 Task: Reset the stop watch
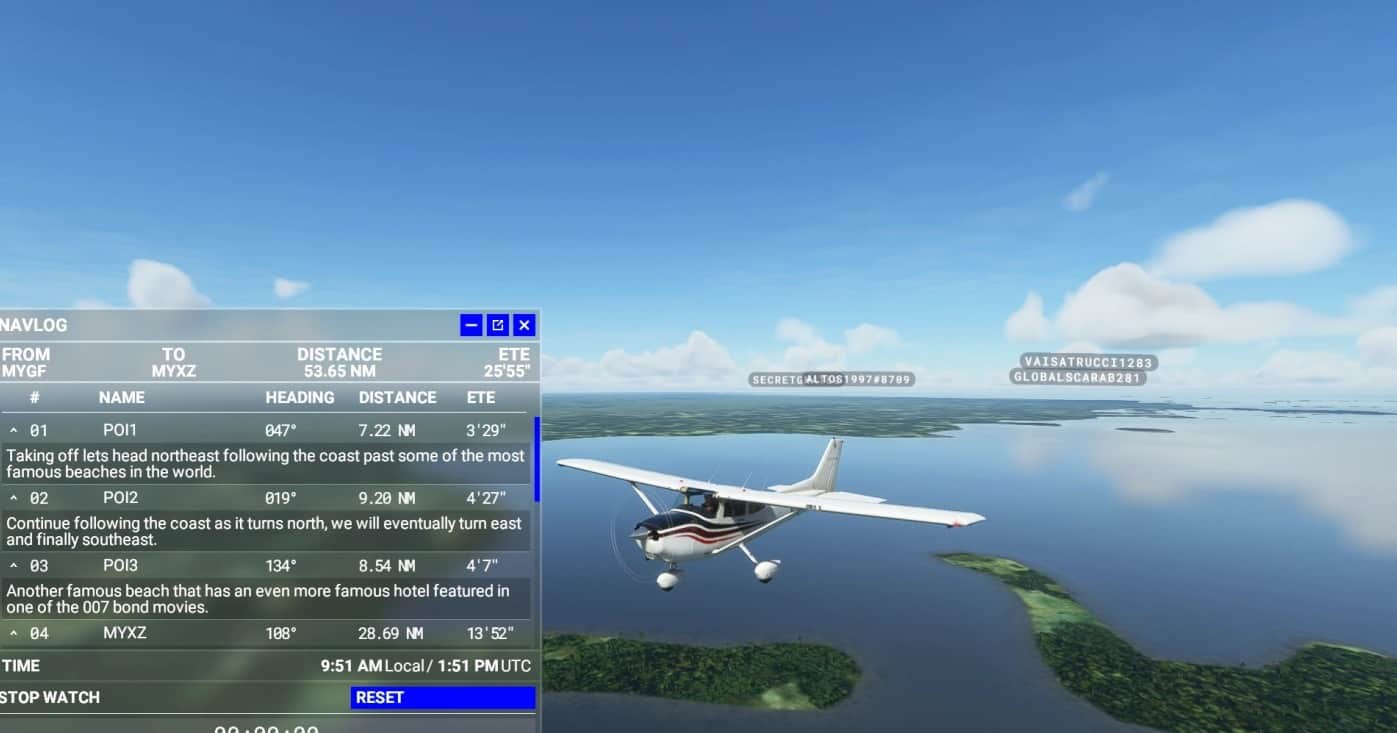pos(442,697)
